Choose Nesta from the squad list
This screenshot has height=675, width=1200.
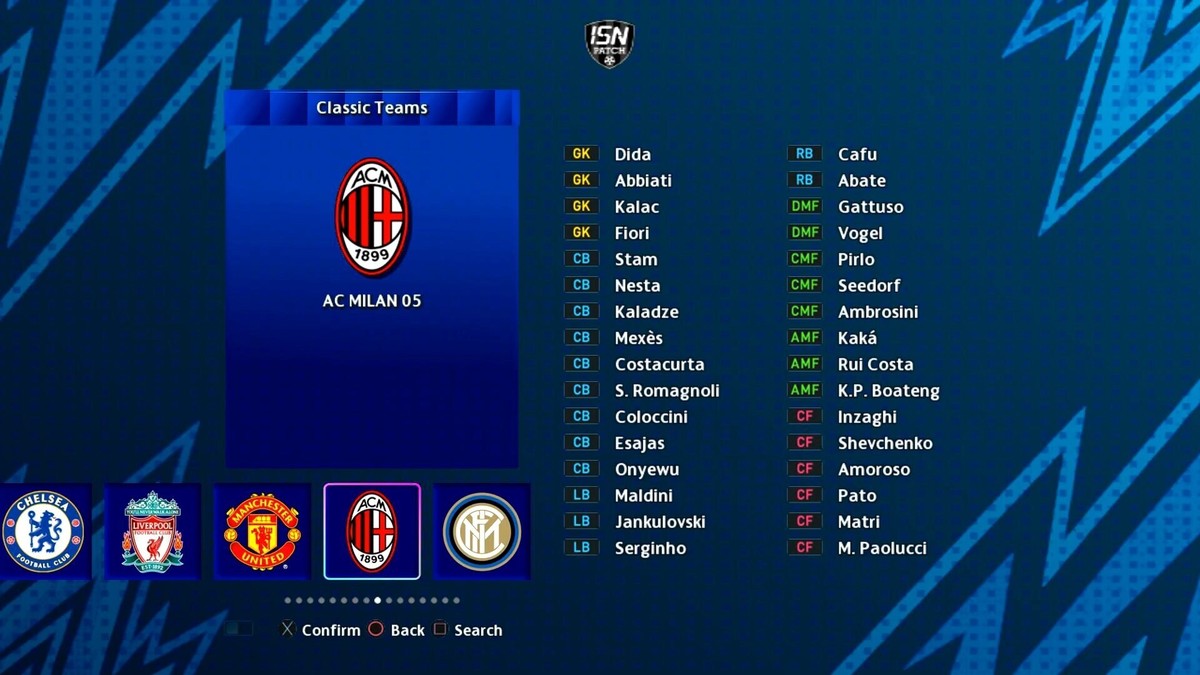click(637, 285)
